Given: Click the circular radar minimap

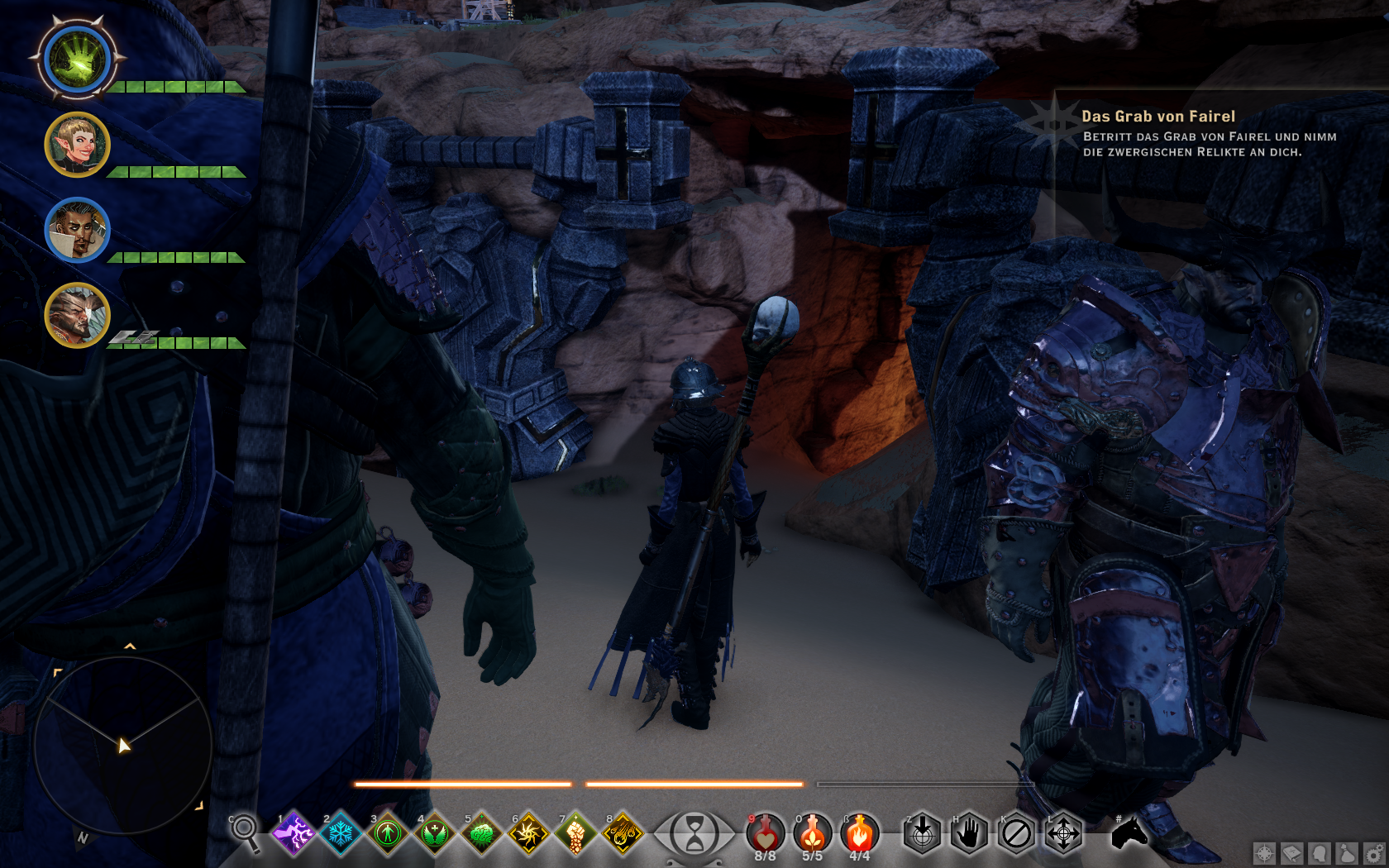Looking at the screenshot, I should [x=122, y=744].
